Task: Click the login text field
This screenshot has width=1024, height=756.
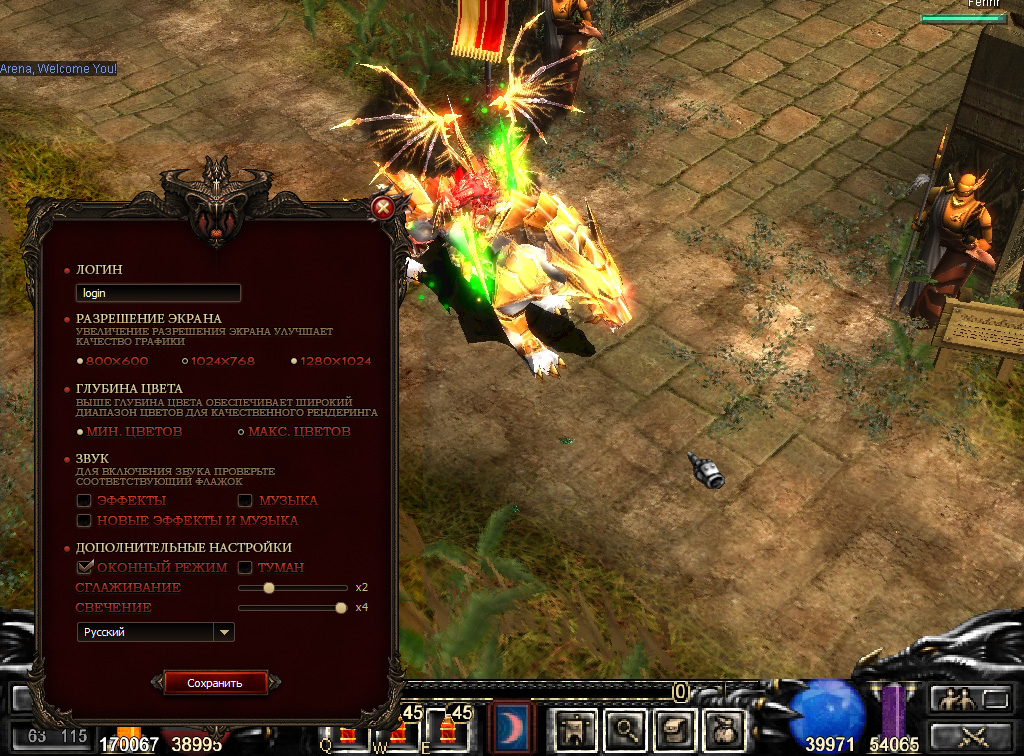Action: pyautogui.click(x=158, y=293)
